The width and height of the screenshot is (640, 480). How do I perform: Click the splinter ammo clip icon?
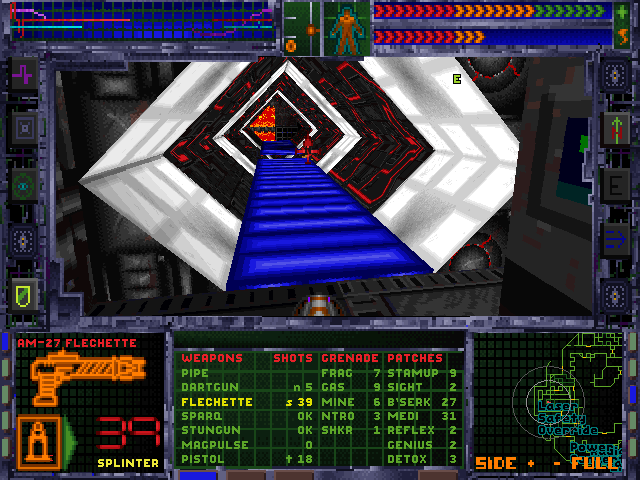click(38, 440)
